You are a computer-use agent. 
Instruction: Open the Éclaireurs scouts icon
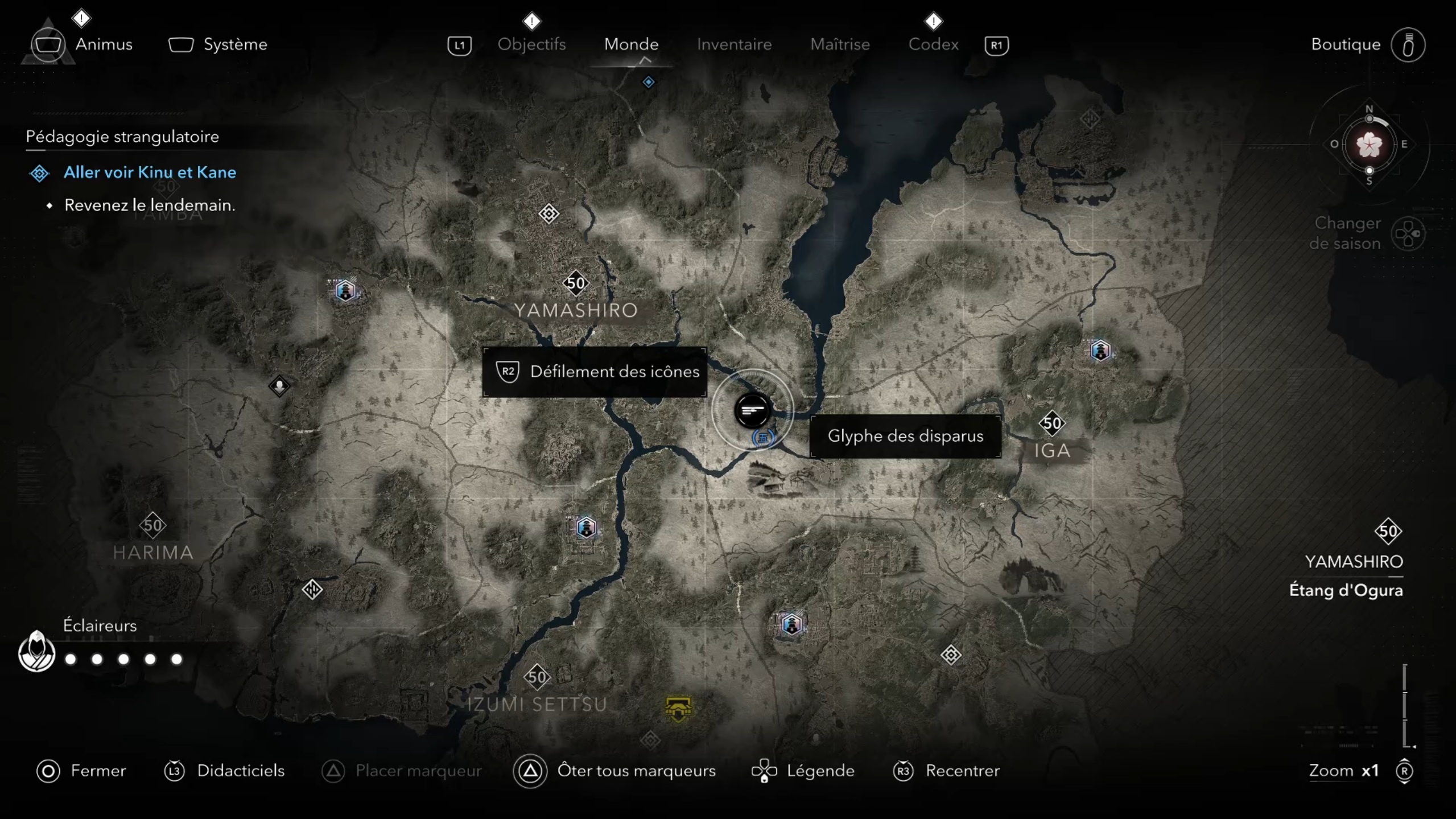pos(36,651)
